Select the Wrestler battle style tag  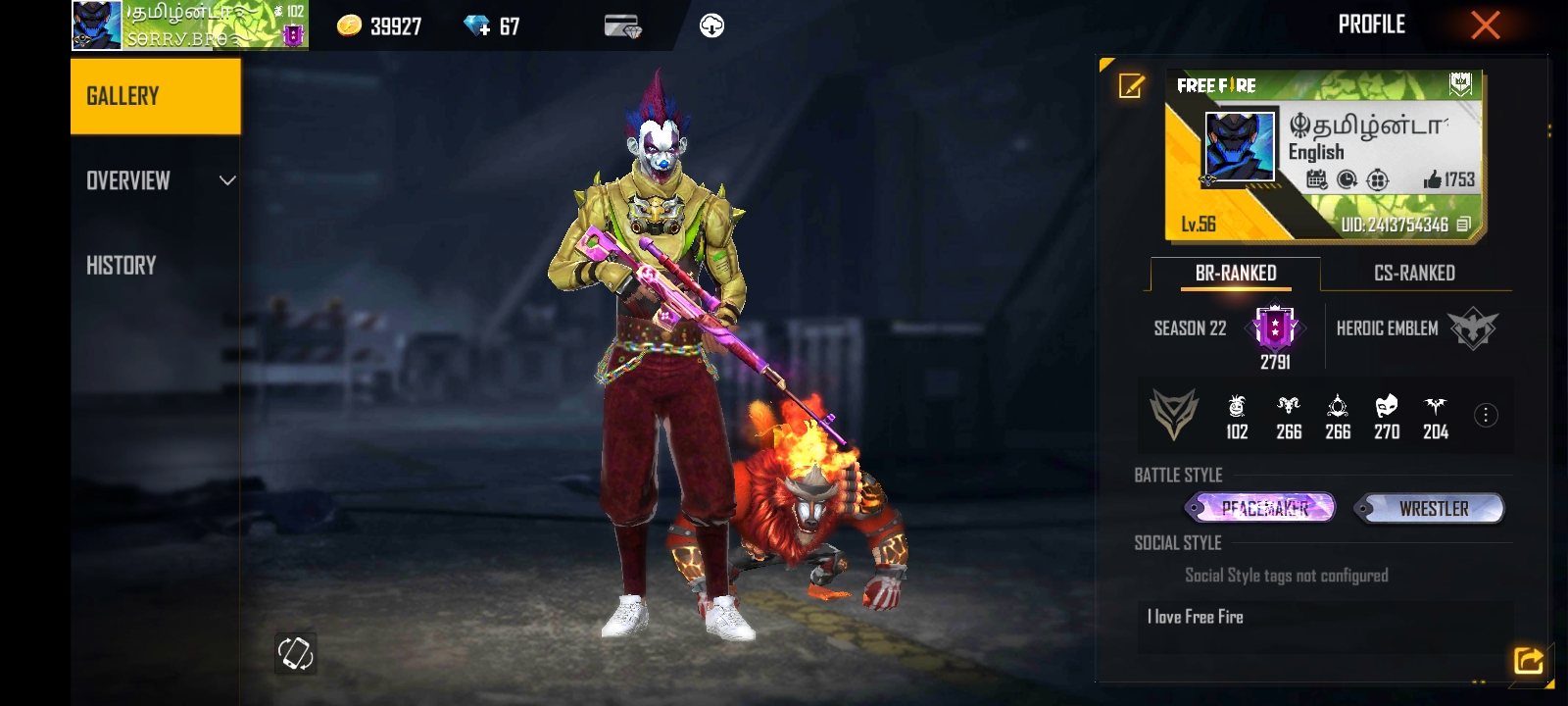(1431, 508)
